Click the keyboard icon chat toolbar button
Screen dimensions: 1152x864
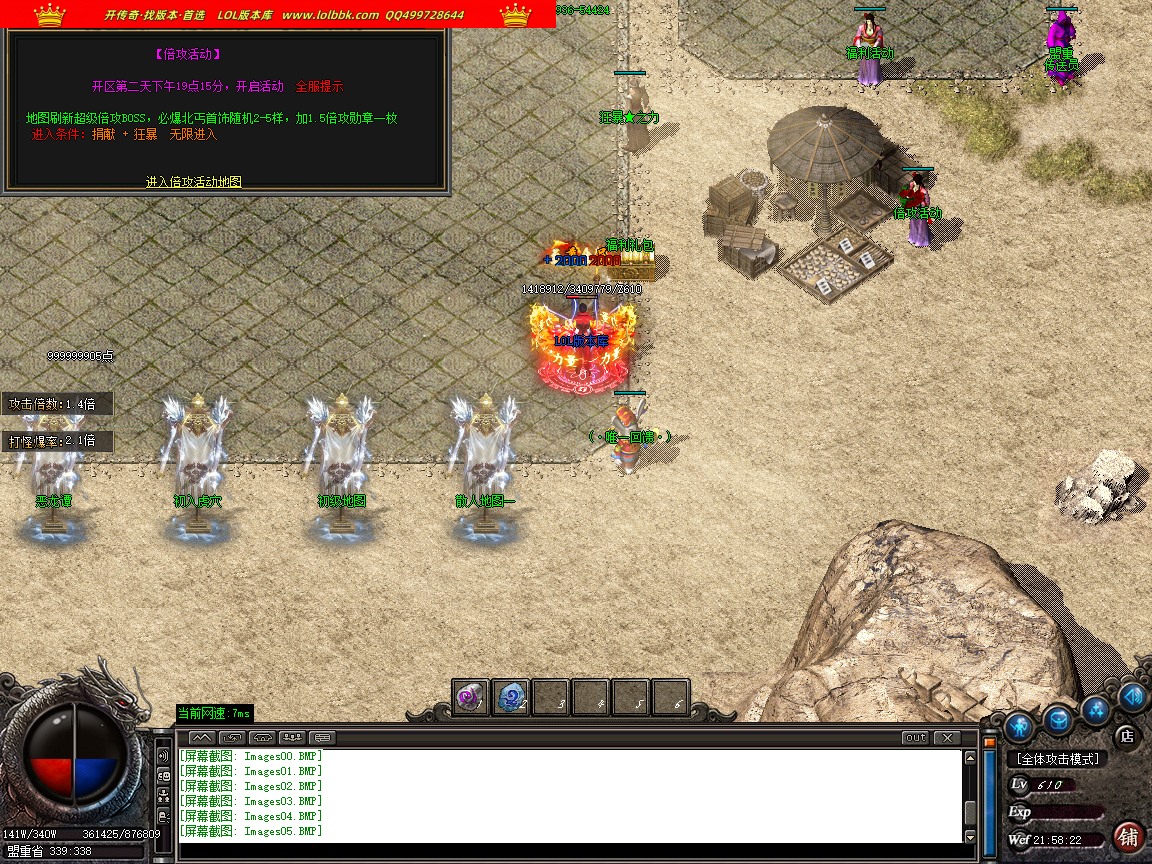pyautogui.click(x=323, y=738)
